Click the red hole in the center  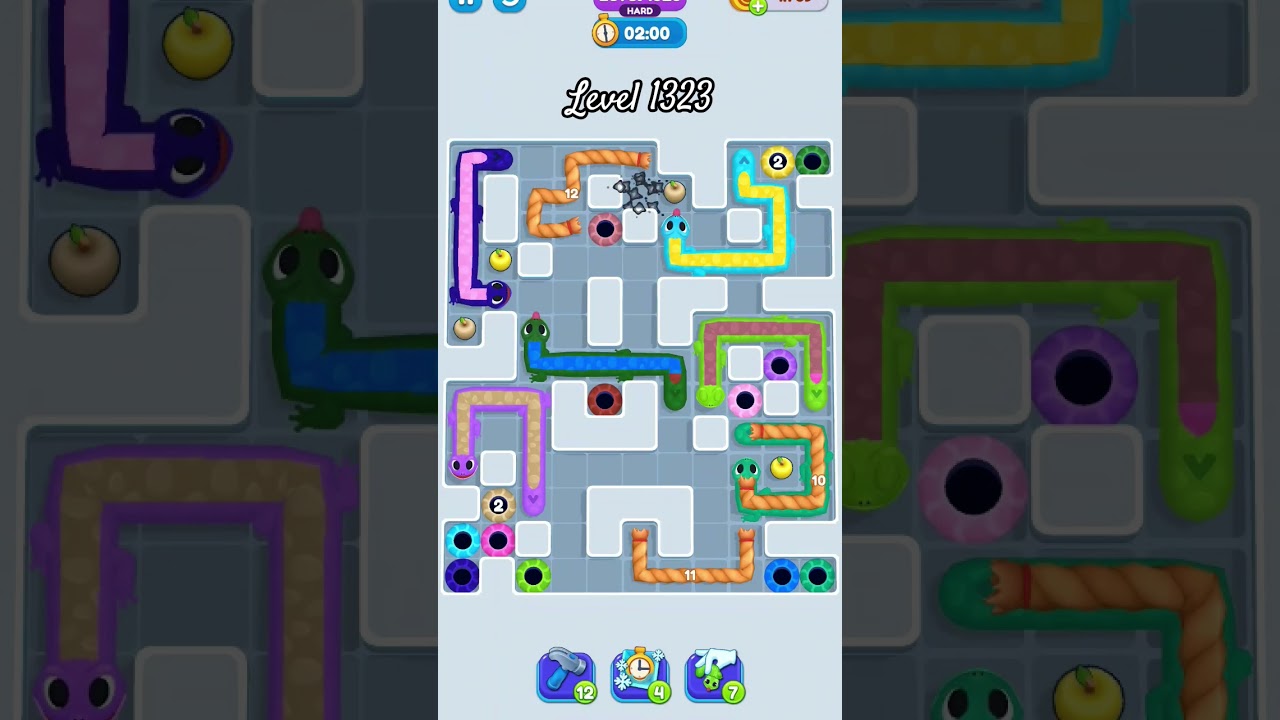[x=605, y=400]
